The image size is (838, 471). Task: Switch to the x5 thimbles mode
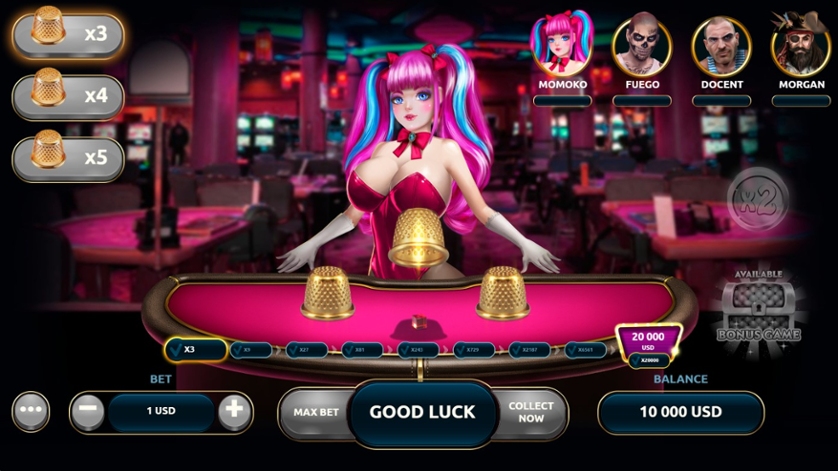point(68,159)
